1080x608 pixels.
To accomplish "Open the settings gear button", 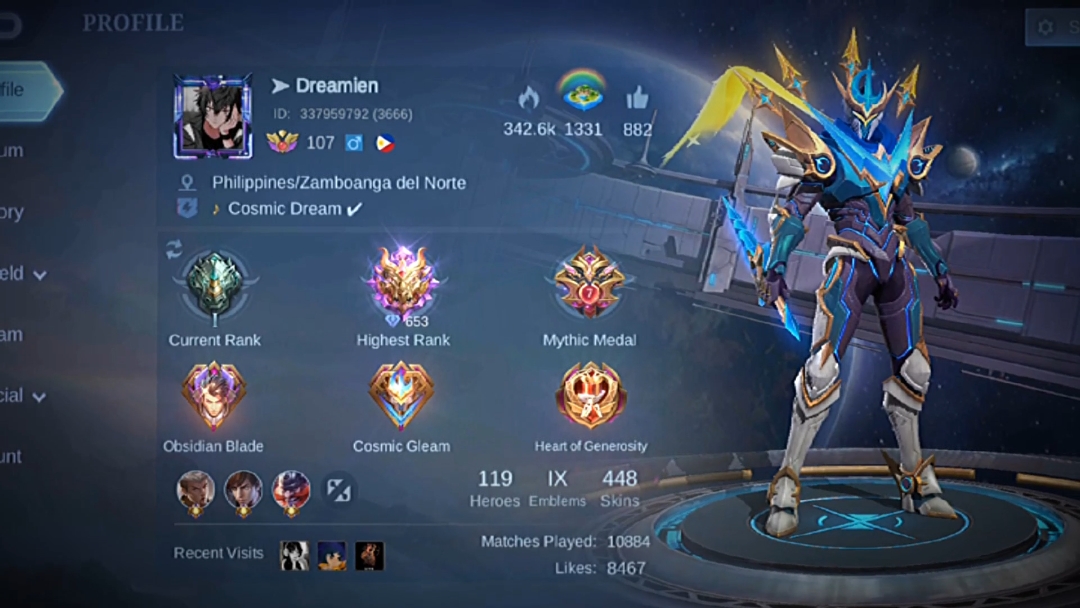I will coord(1047,27).
